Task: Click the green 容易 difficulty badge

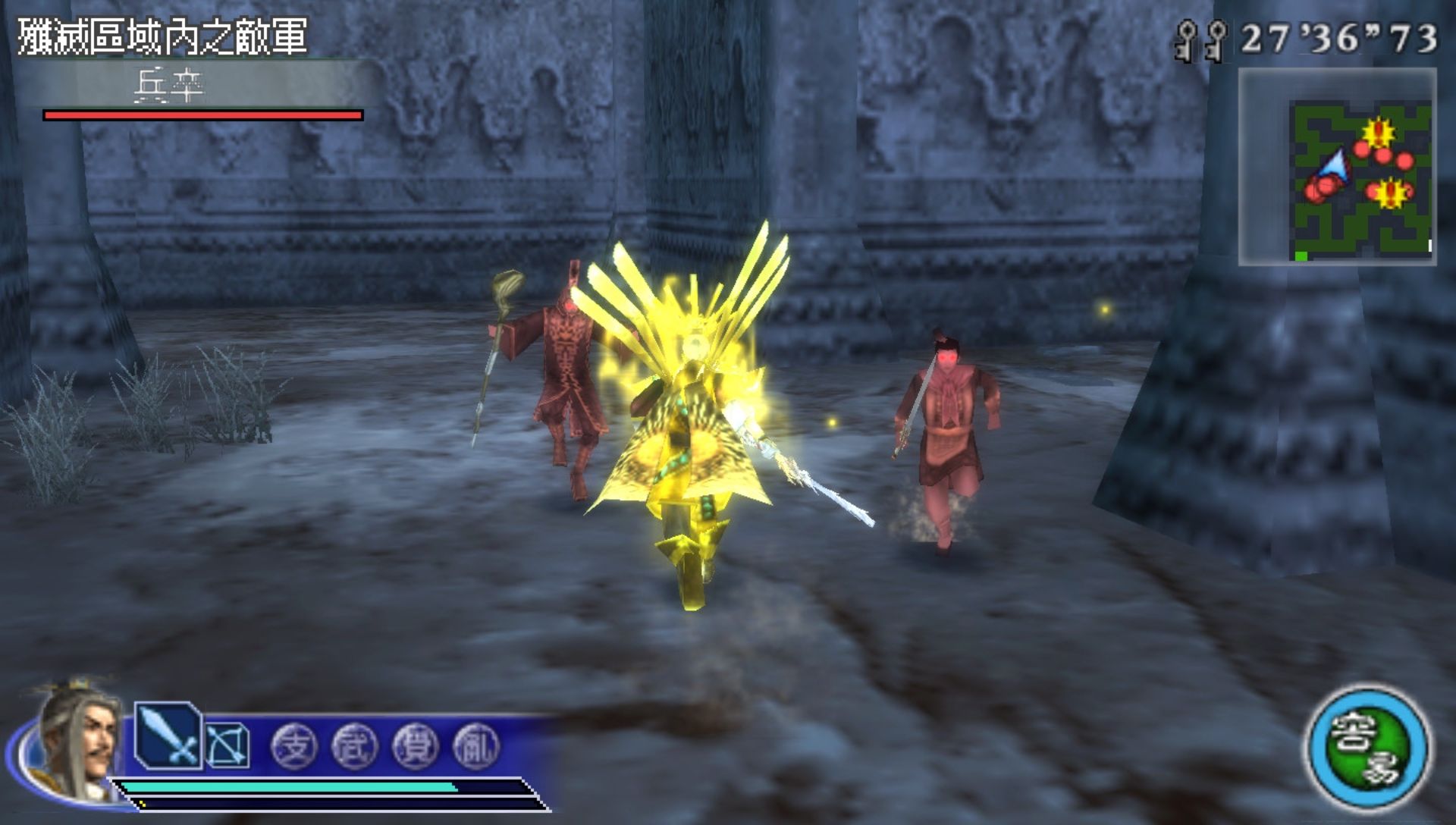Action: [x=1369, y=749]
